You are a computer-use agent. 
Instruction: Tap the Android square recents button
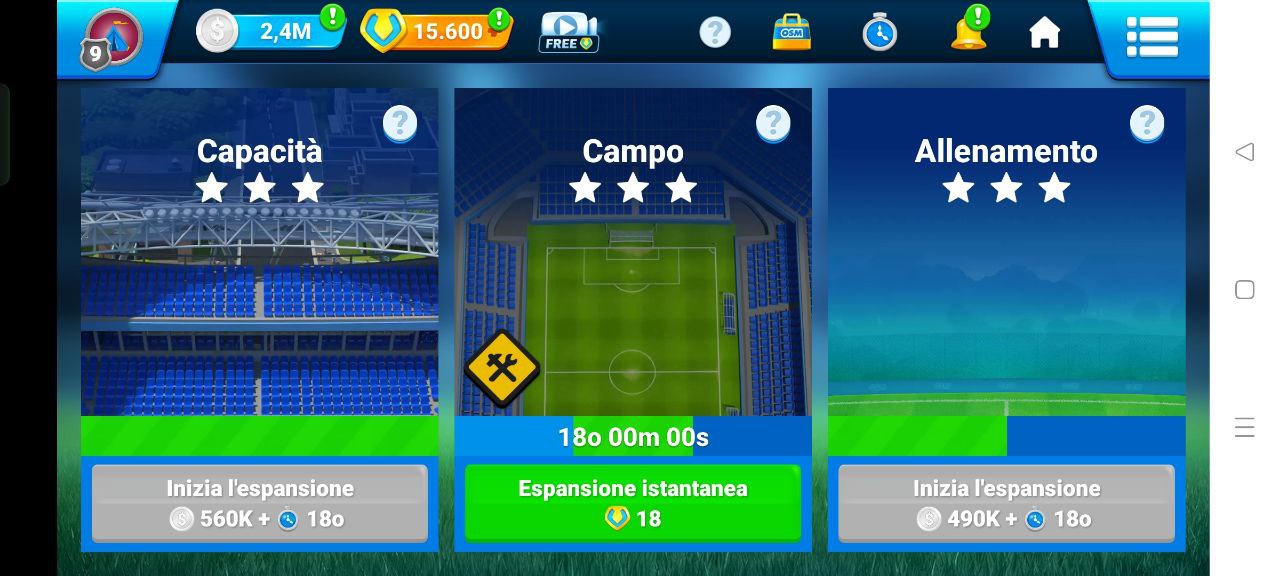(1244, 290)
